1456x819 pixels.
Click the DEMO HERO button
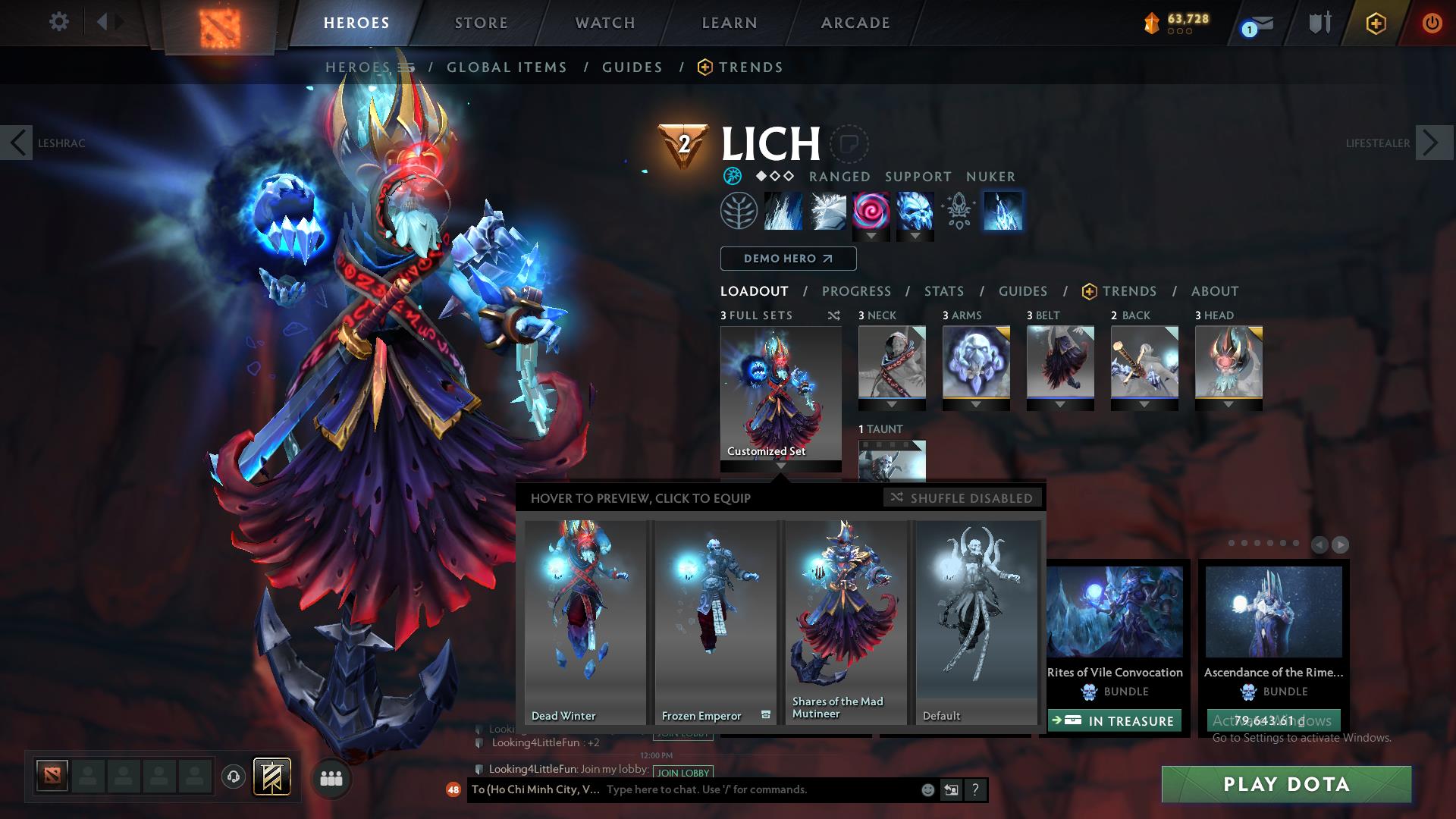coord(787,259)
